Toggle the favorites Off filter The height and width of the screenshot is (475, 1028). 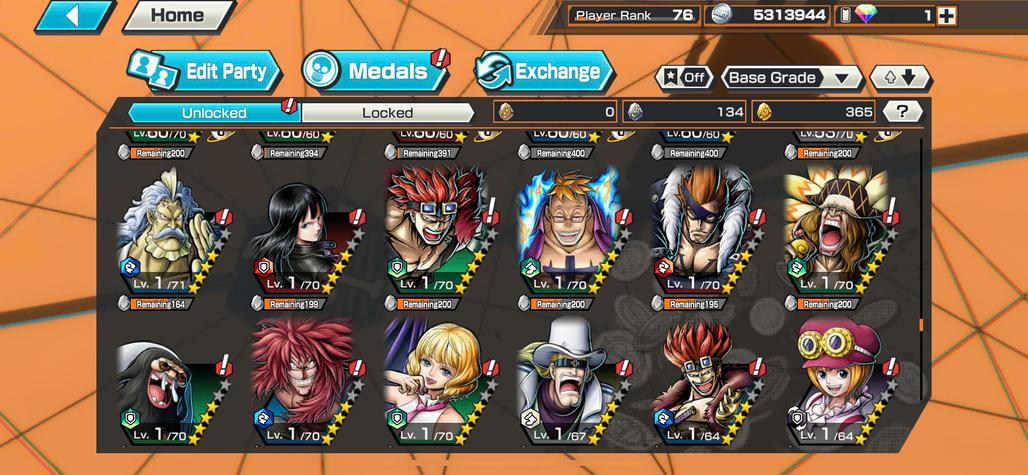[683, 78]
